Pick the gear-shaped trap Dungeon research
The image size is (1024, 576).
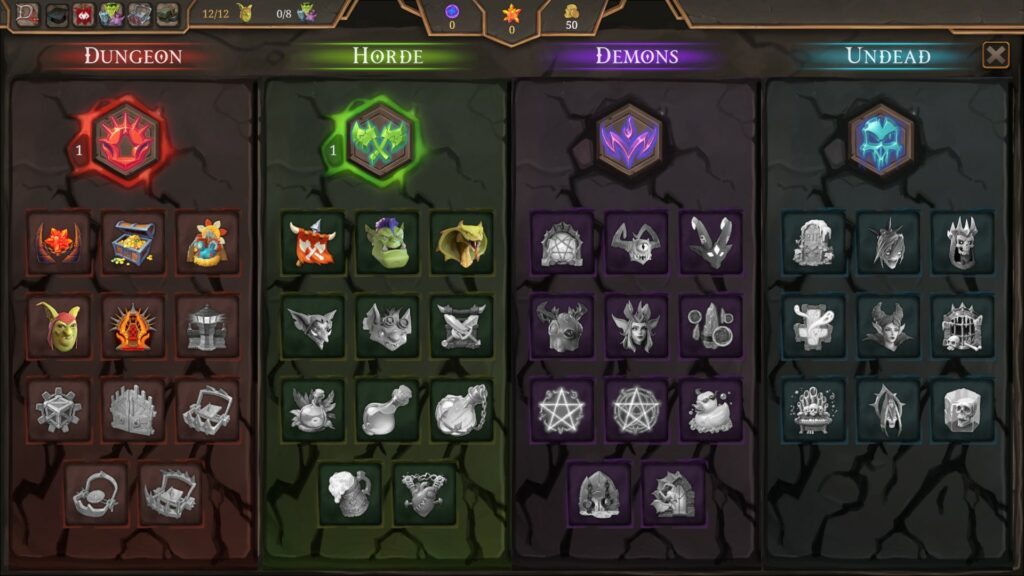click(x=58, y=409)
